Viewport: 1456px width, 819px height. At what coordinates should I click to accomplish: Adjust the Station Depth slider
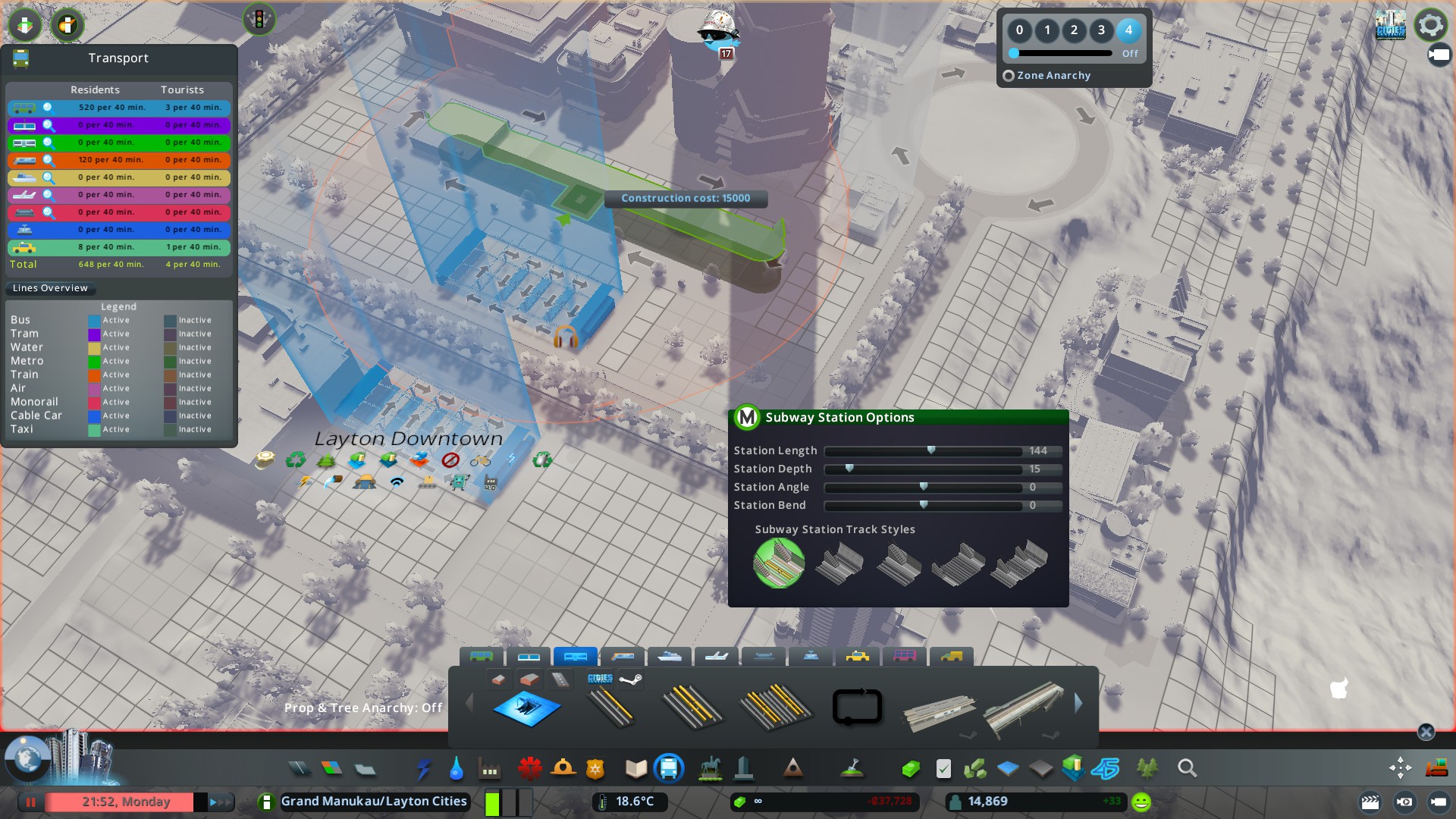click(x=849, y=469)
